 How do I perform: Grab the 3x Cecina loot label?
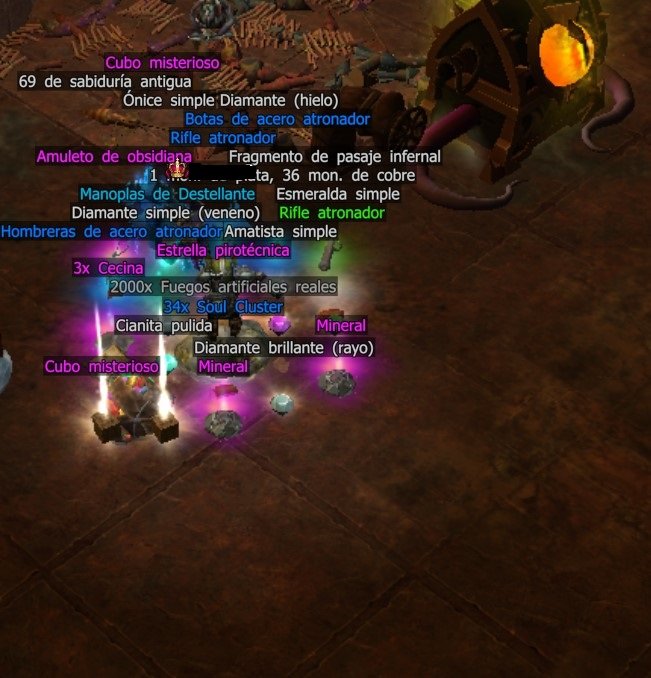tap(108, 268)
